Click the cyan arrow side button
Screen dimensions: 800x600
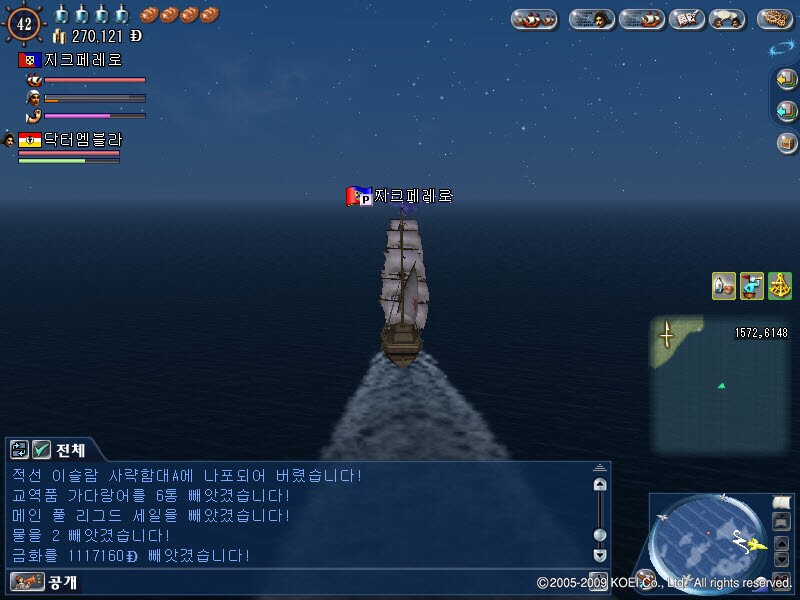tap(786, 110)
